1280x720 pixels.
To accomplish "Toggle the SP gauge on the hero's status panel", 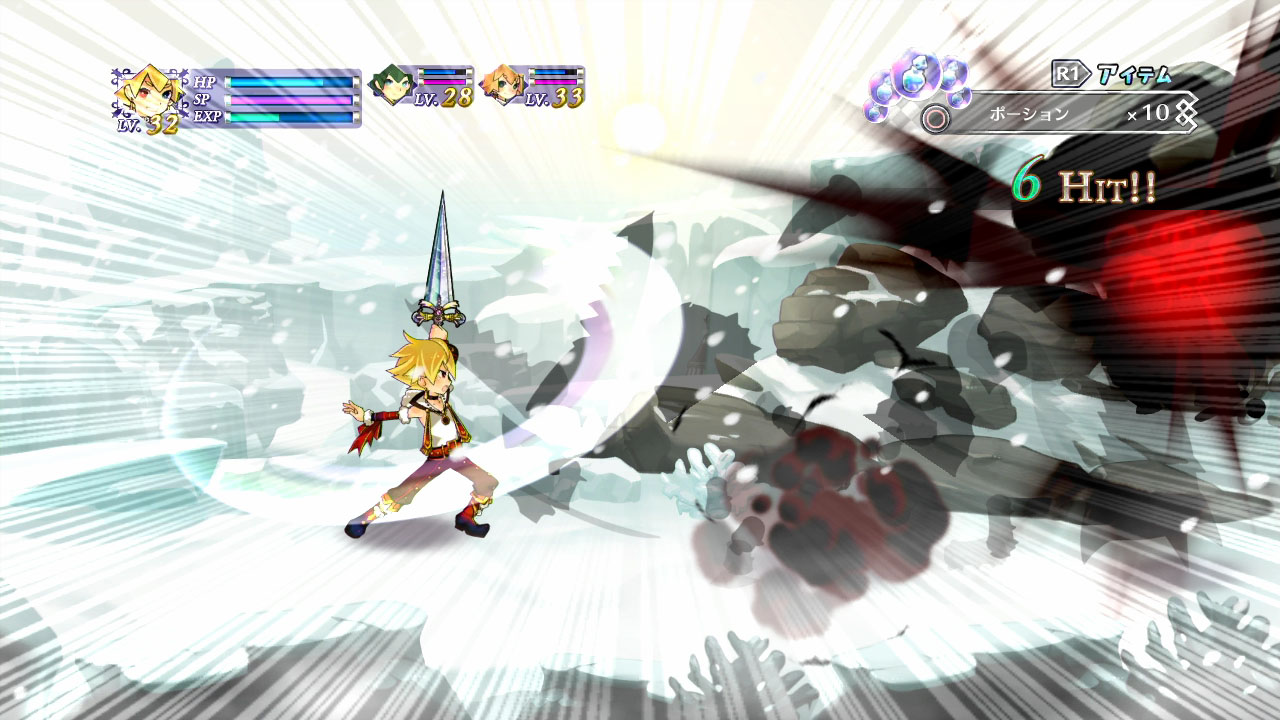I will 290,102.
